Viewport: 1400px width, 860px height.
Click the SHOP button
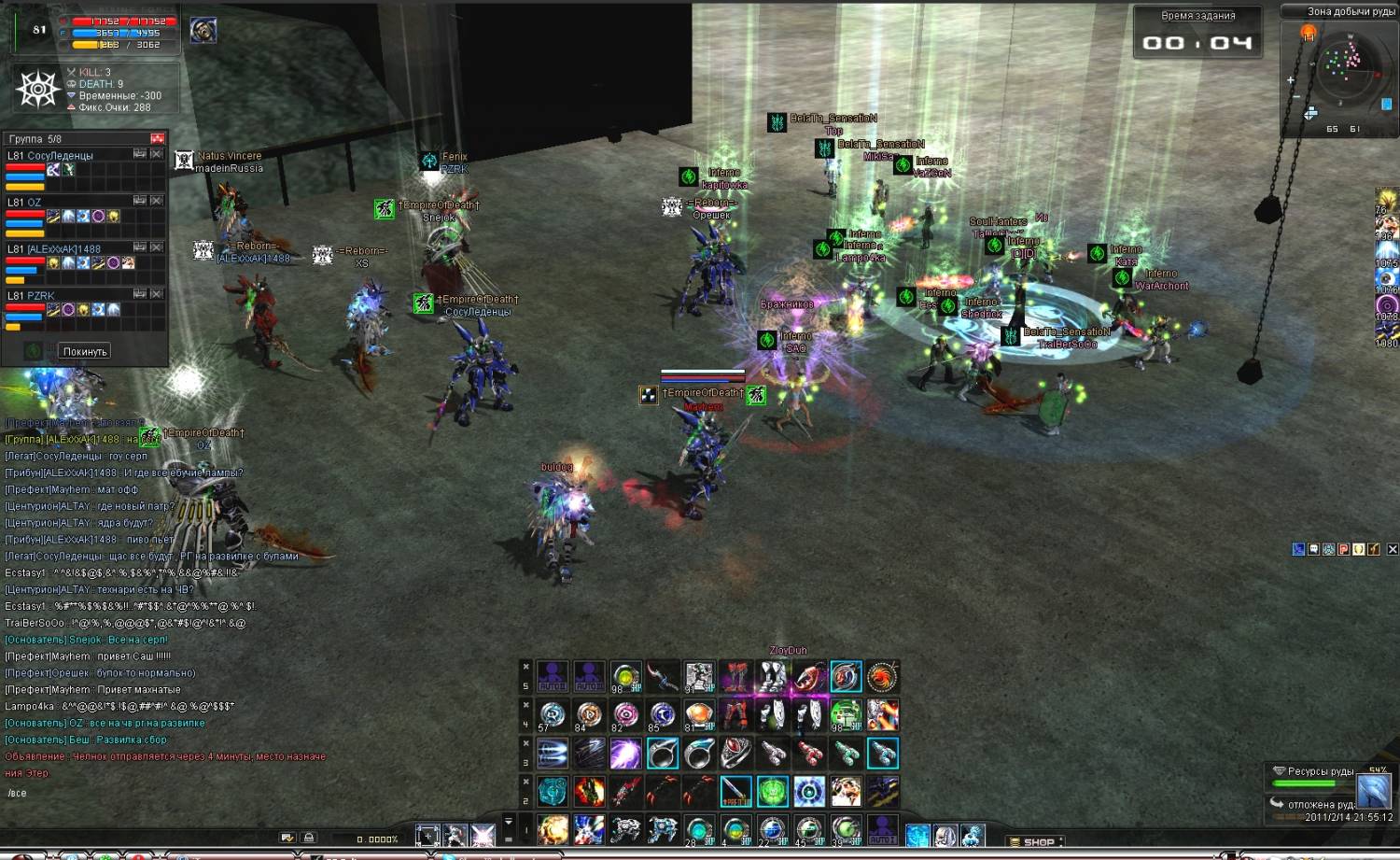1038,841
